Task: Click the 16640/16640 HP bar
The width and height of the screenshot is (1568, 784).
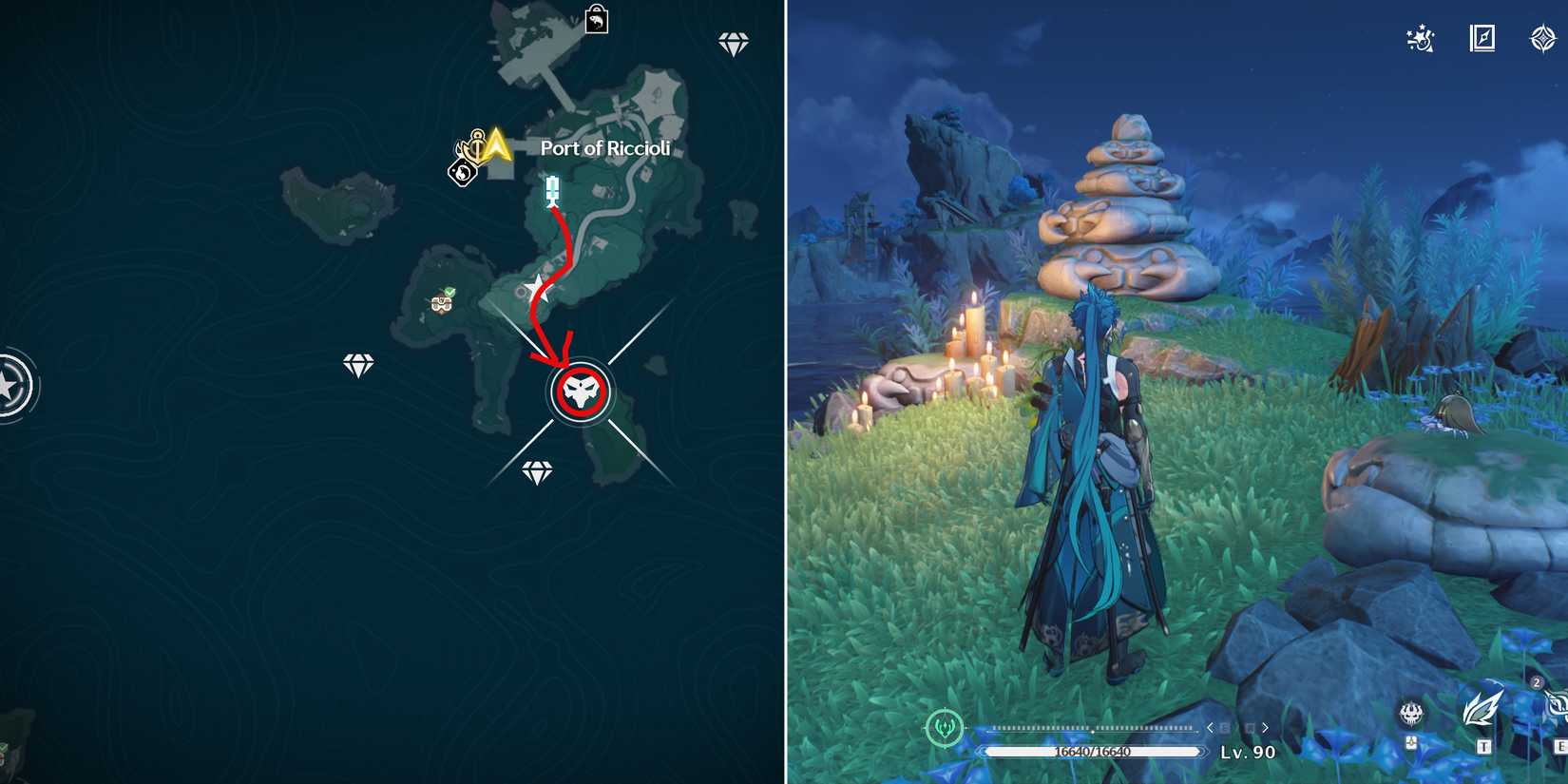Action: tap(1091, 750)
